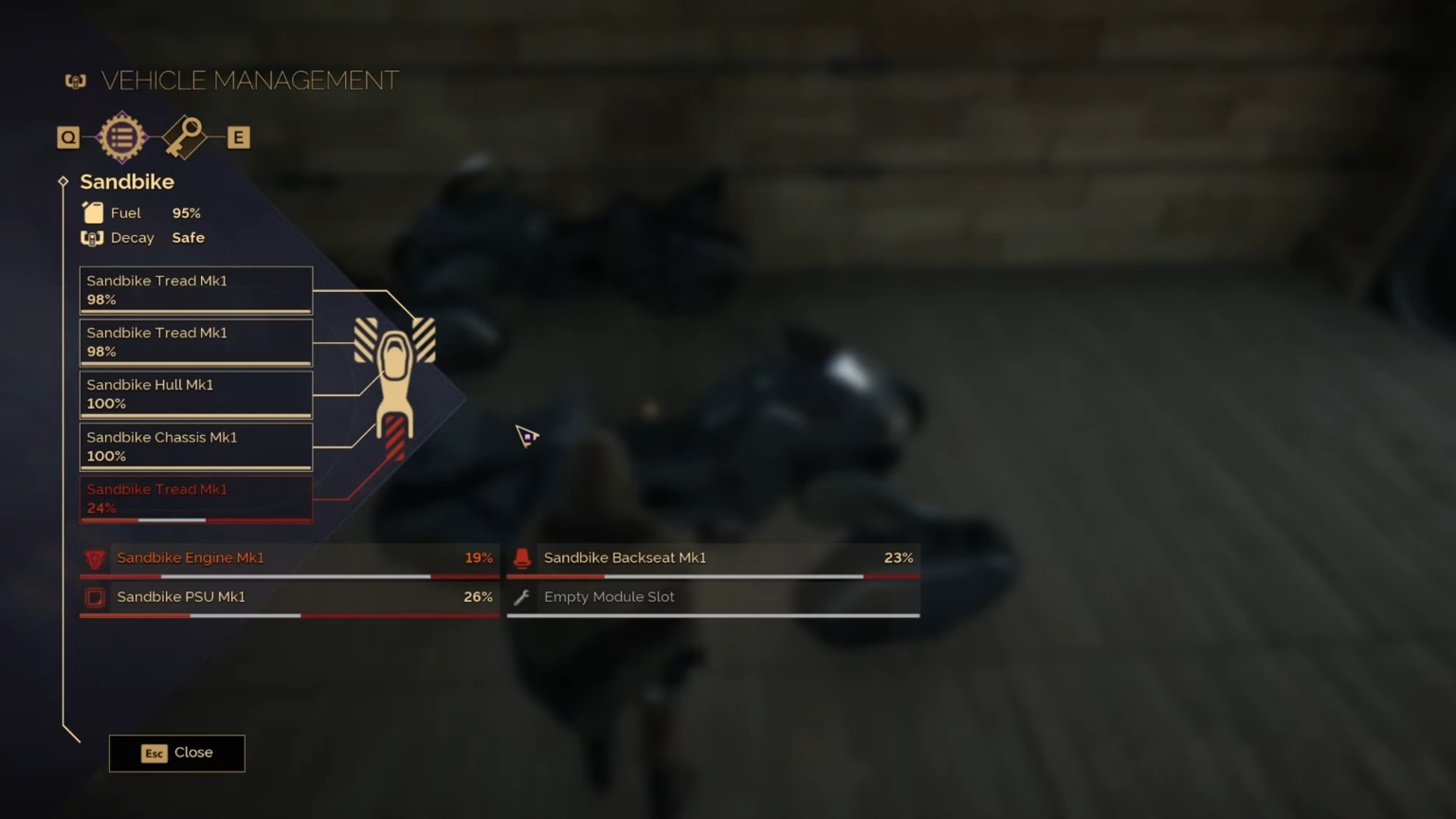Image resolution: width=1456 pixels, height=819 pixels.
Task: Click the Sandbike PSU chip icon
Action: click(x=95, y=597)
